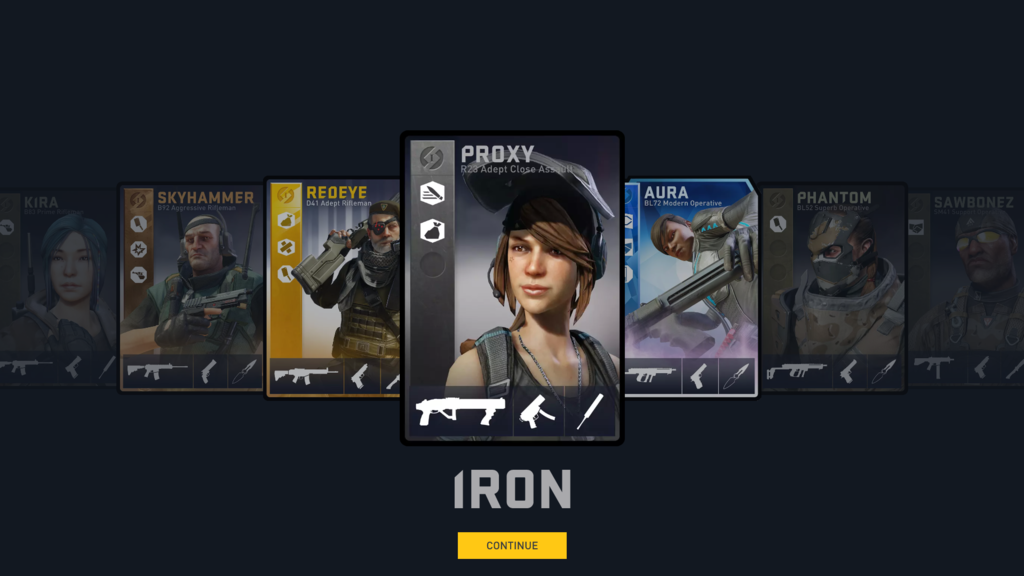
Task: Inspect Proxy's melee weapon icon
Action: pyautogui.click(x=590, y=411)
